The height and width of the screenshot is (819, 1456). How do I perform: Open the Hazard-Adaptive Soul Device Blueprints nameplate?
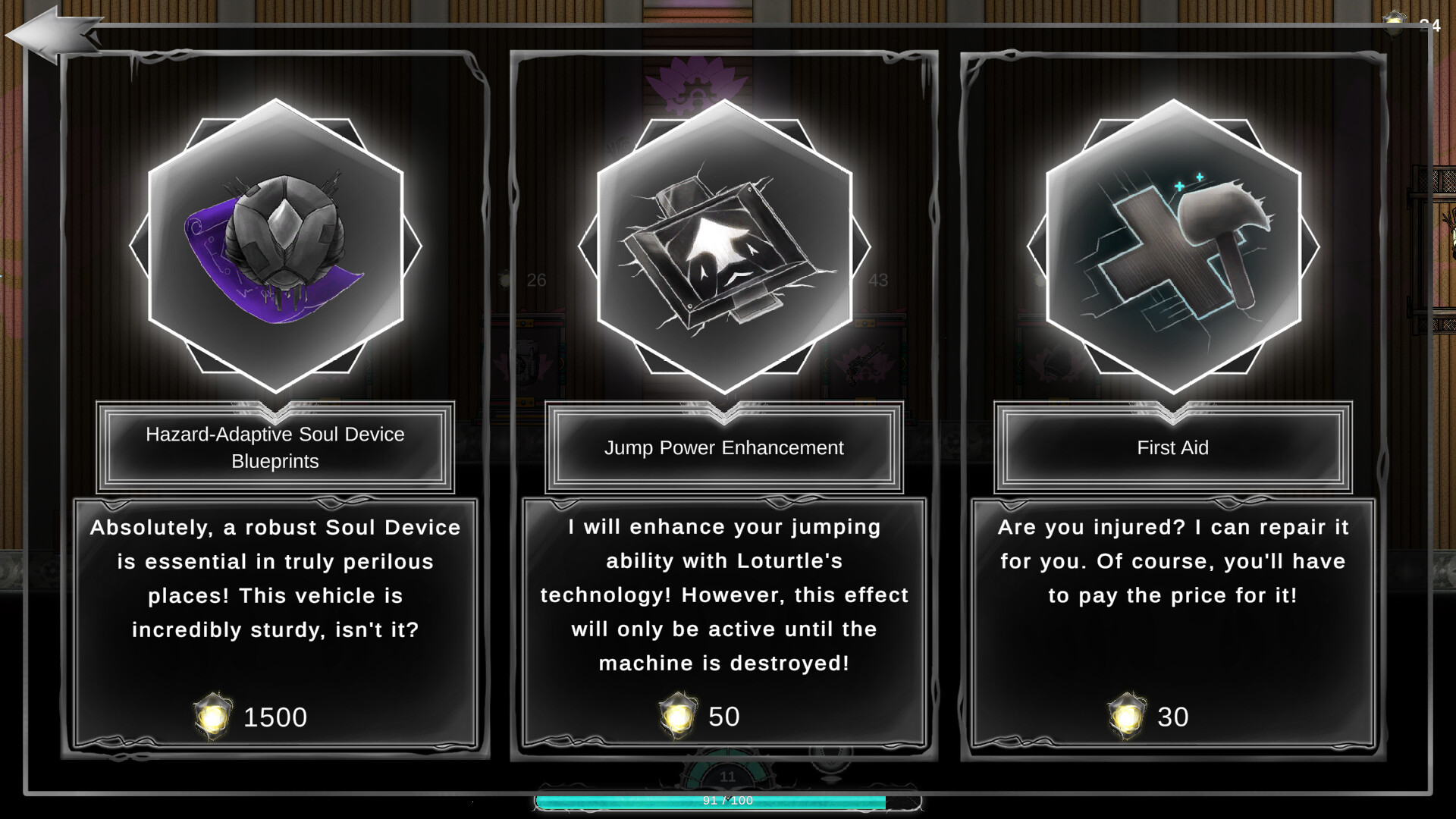pos(275,447)
